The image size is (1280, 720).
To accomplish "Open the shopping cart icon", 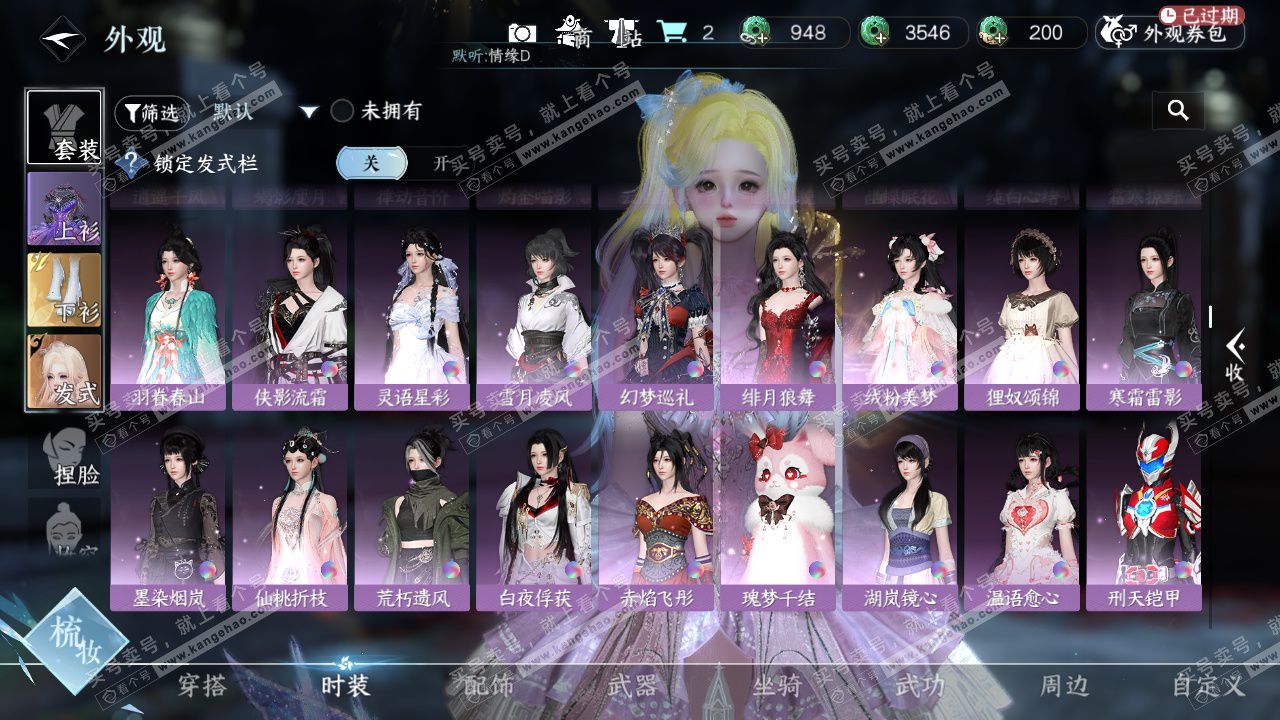I will coord(672,32).
